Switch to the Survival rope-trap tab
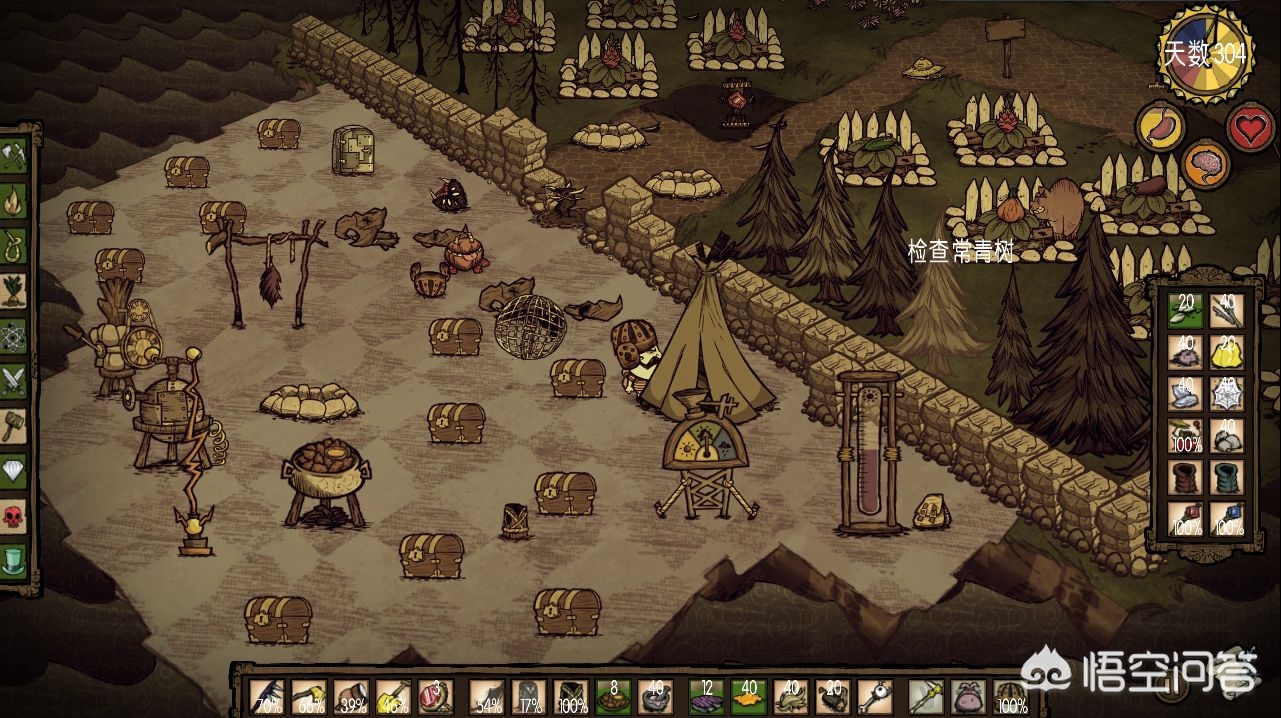The height and width of the screenshot is (718, 1281). tap(14, 242)
